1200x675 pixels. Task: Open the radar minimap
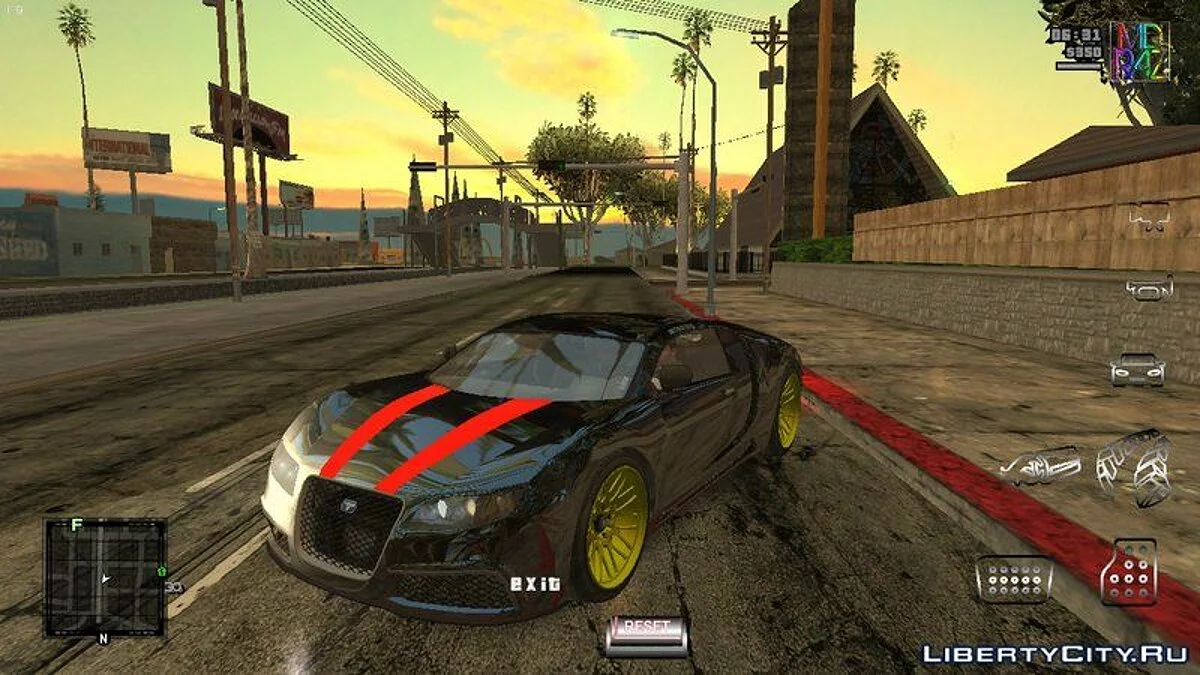(104, 577)
